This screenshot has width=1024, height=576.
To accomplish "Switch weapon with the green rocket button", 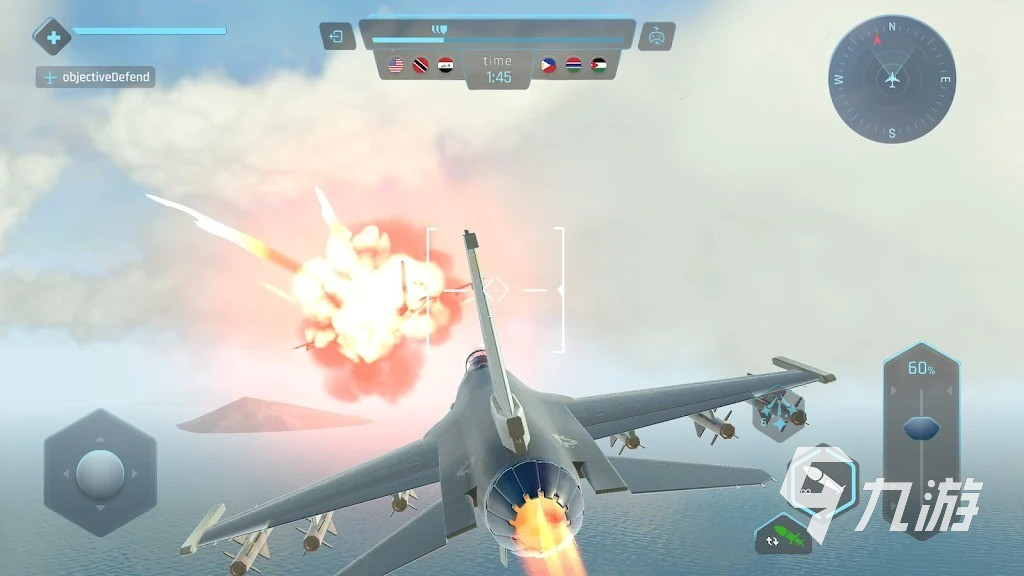I will [x=783, y=536].
